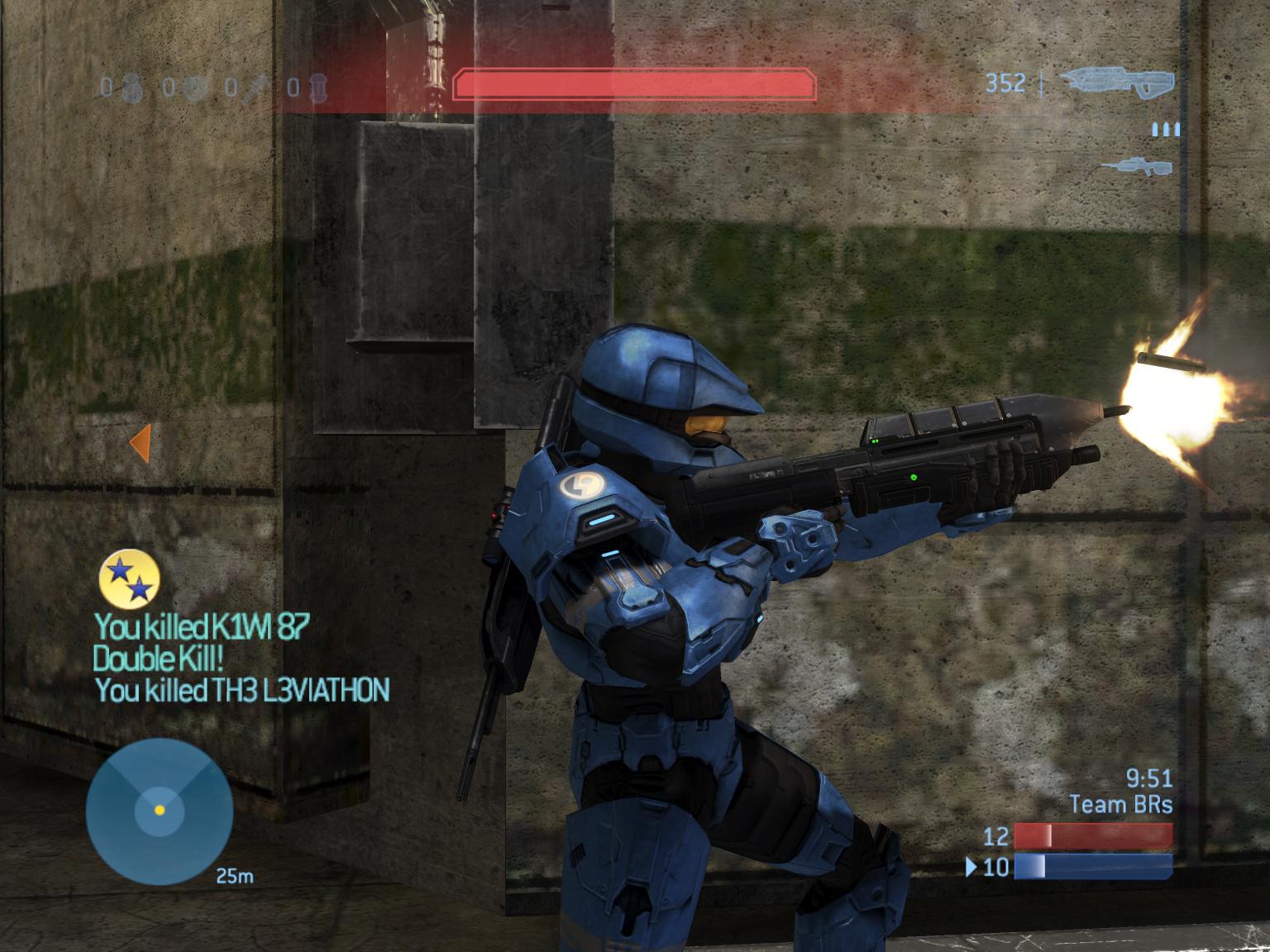Click the equipped assault rifle icon
The height and width of the screenshot is (952, 1270).
click(x=1116, y=83)
